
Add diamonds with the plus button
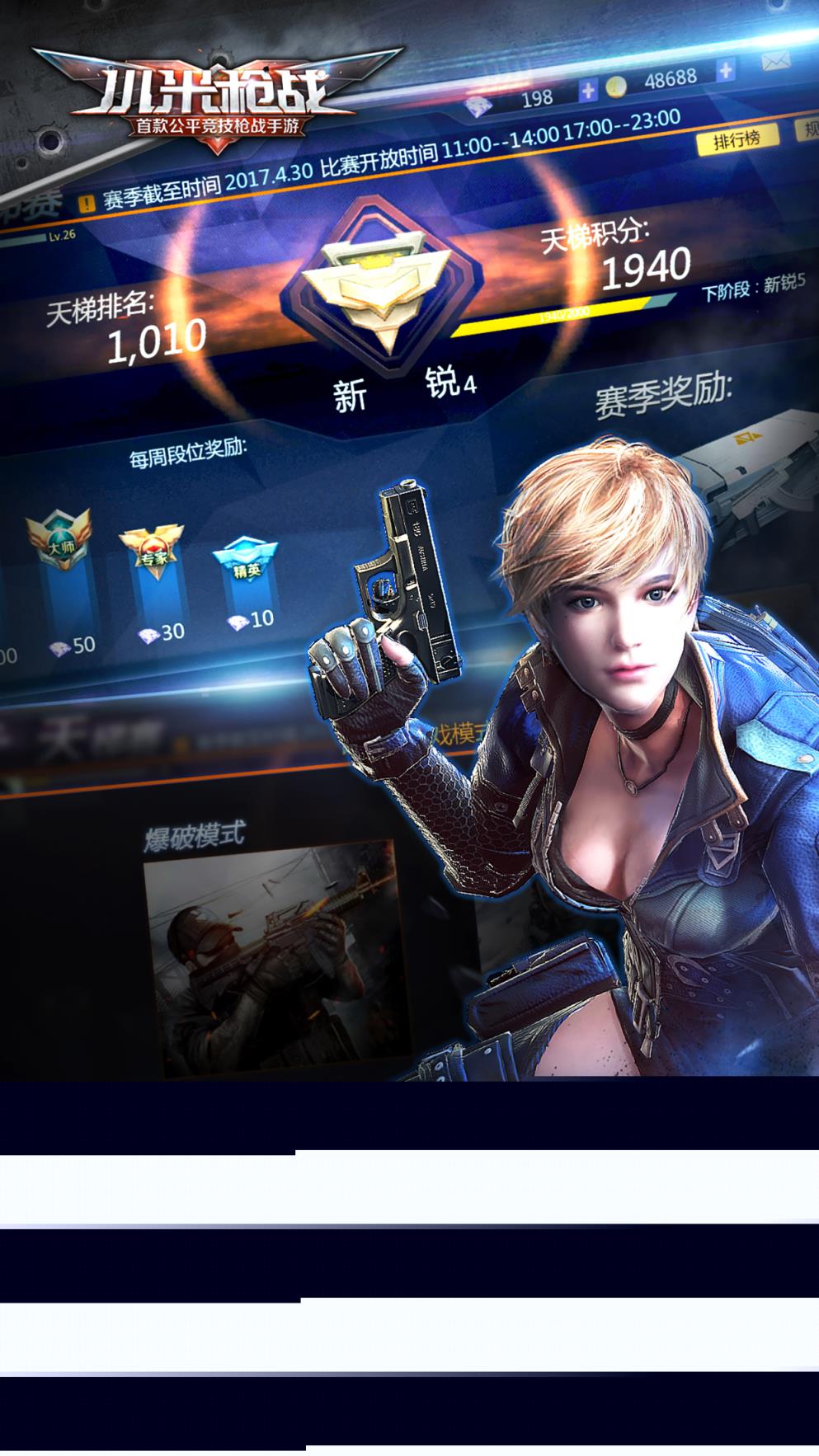click(587, 91)
